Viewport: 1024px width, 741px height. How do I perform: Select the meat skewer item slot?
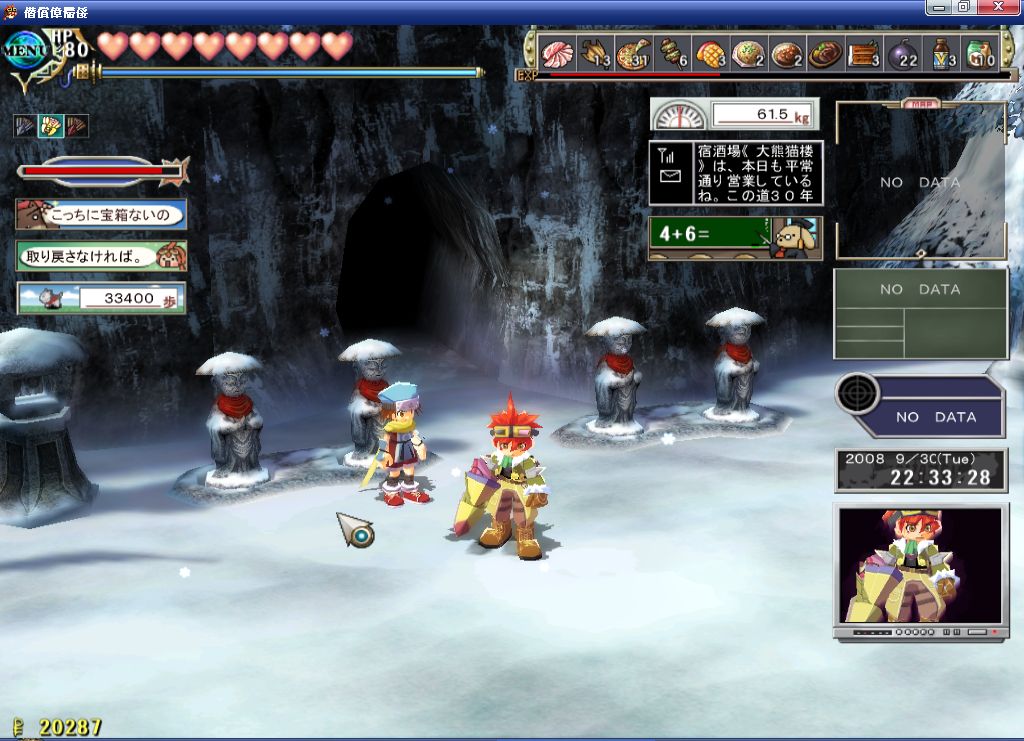pyautogui.click(x=671, y=52)
